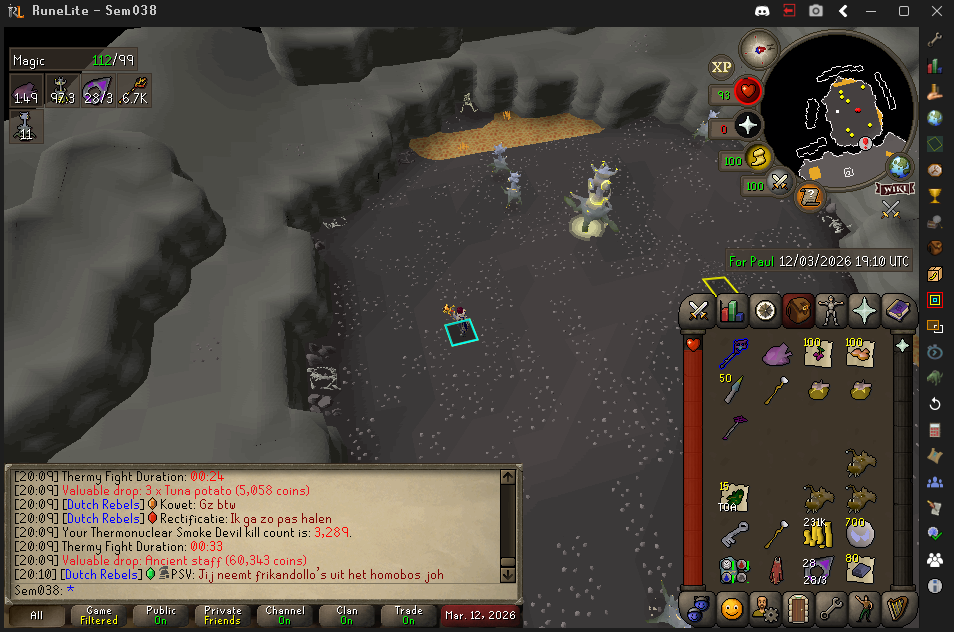This screenshot has height=632, width=954.
Task: Toggle run energy orb
Action: pos(759,158)
